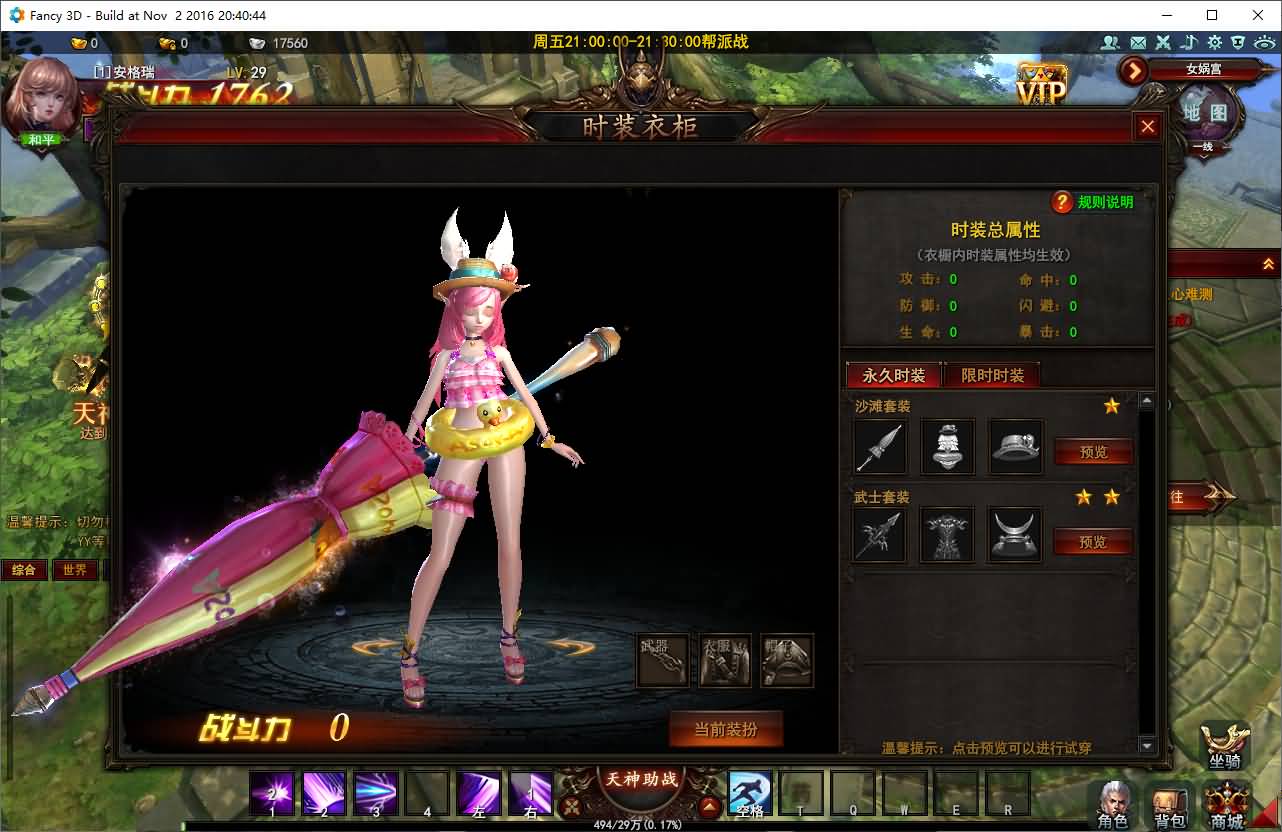Viewport: 1282px width, 832px height.
Task: Switch to the 永久时装 tab
Action: 894,376
